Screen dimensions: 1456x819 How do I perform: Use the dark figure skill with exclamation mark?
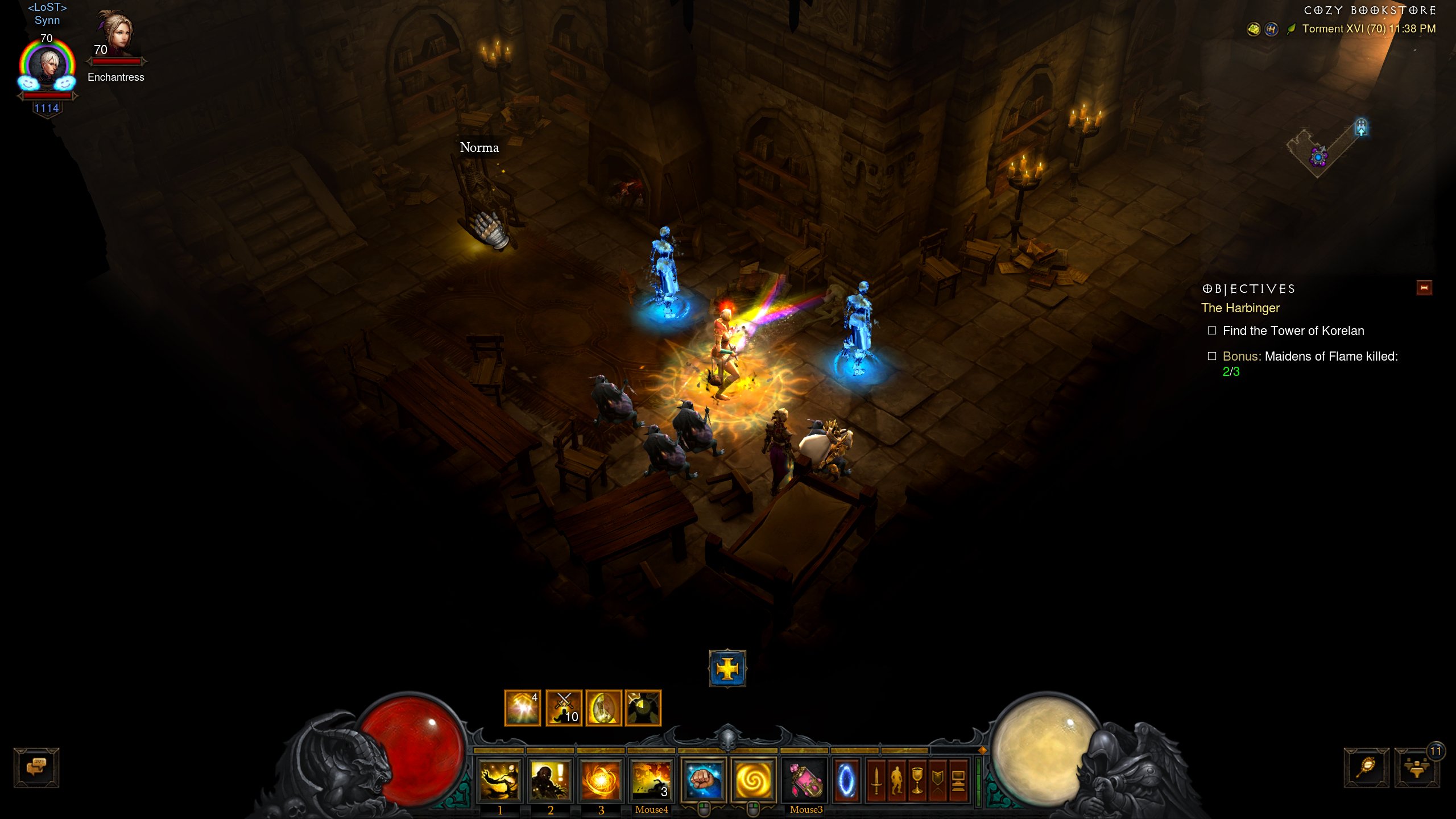(x=550, y=780)
